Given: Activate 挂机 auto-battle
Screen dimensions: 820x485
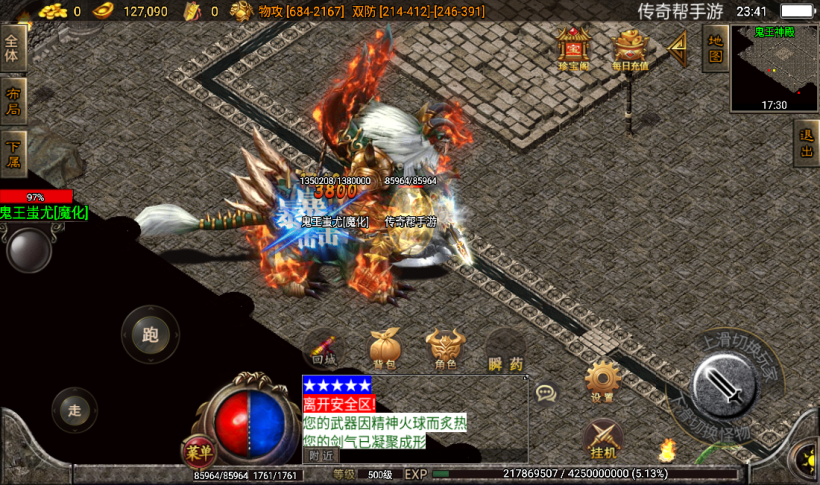Looking at the screenshot, I should 602,438.
